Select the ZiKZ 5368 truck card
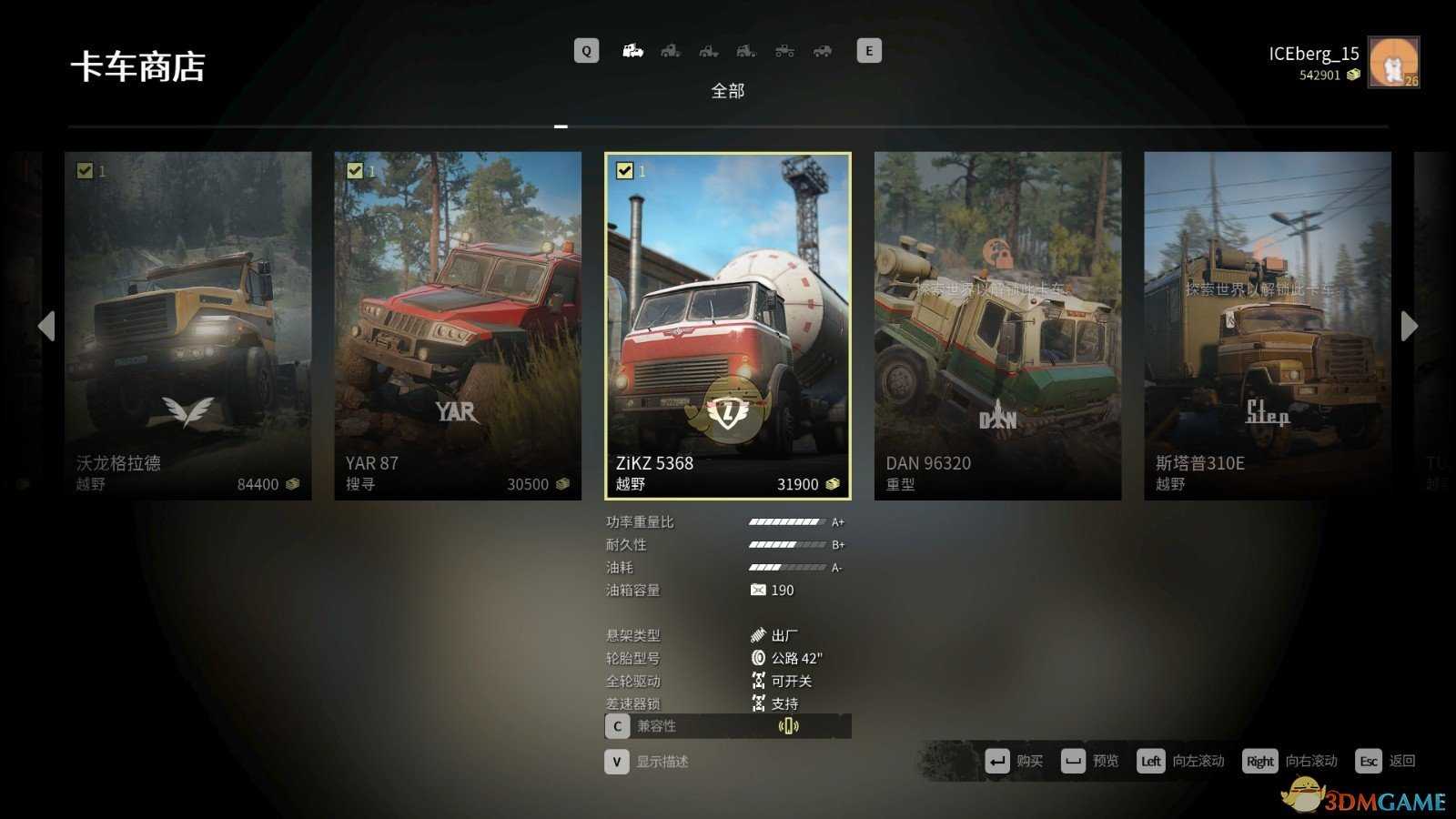Screen dimensions: 1456x819 pos(728,325)
